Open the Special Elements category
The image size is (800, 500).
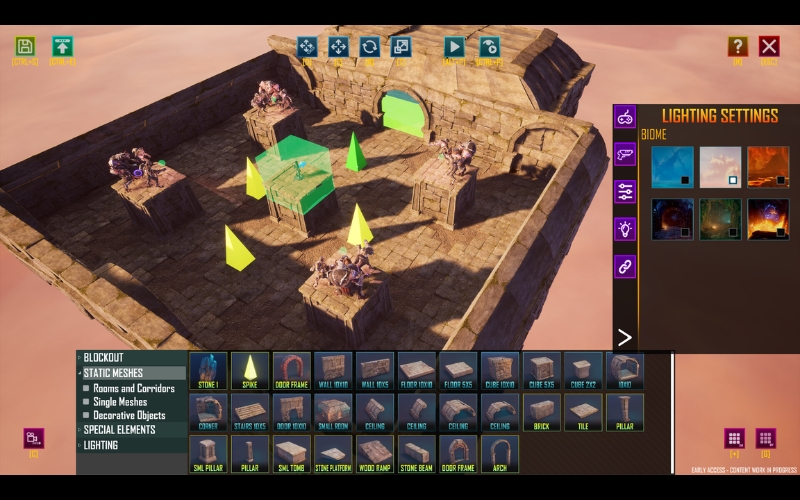click(x=119, y=429)
